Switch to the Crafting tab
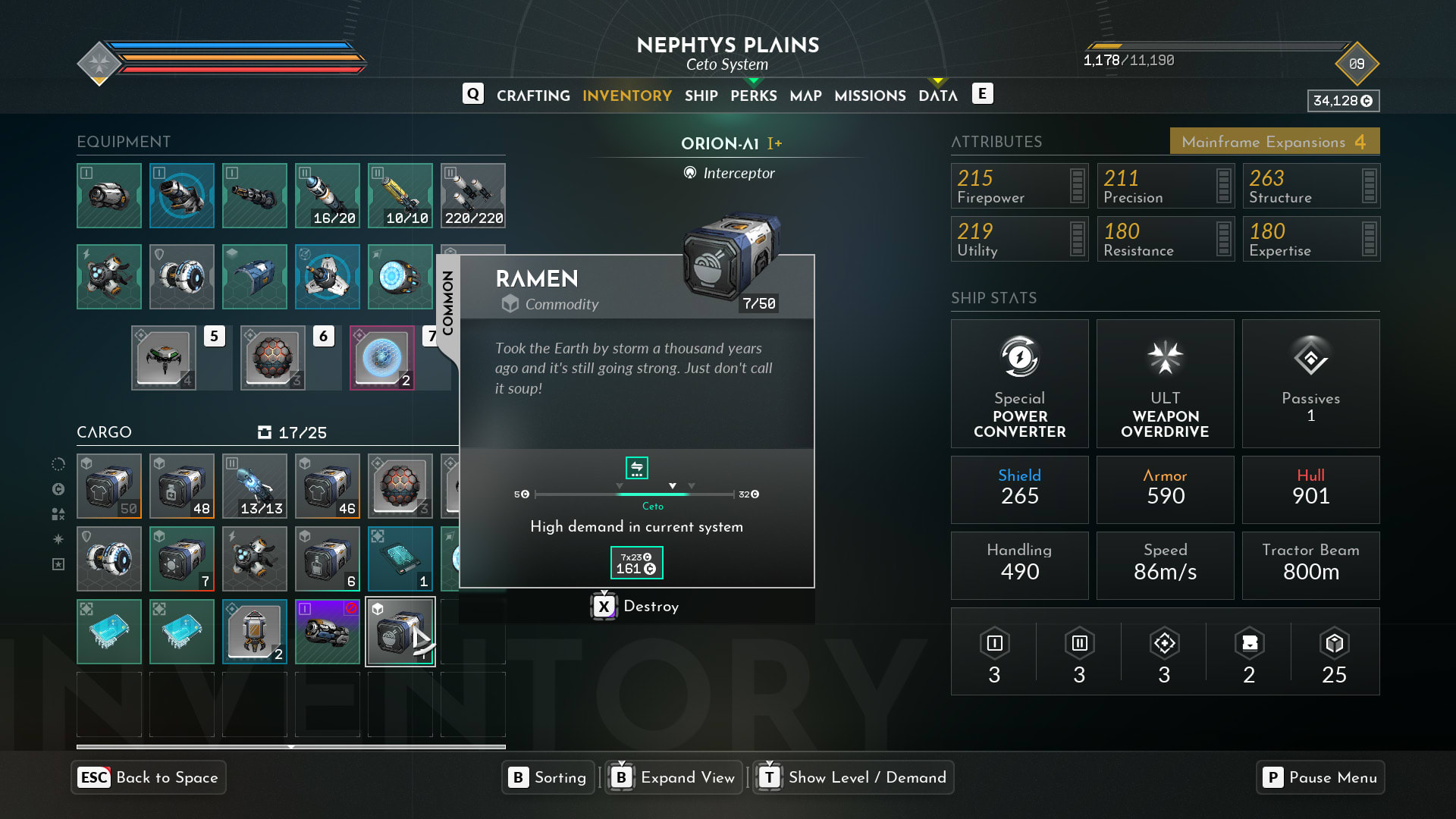 point(533,96)
